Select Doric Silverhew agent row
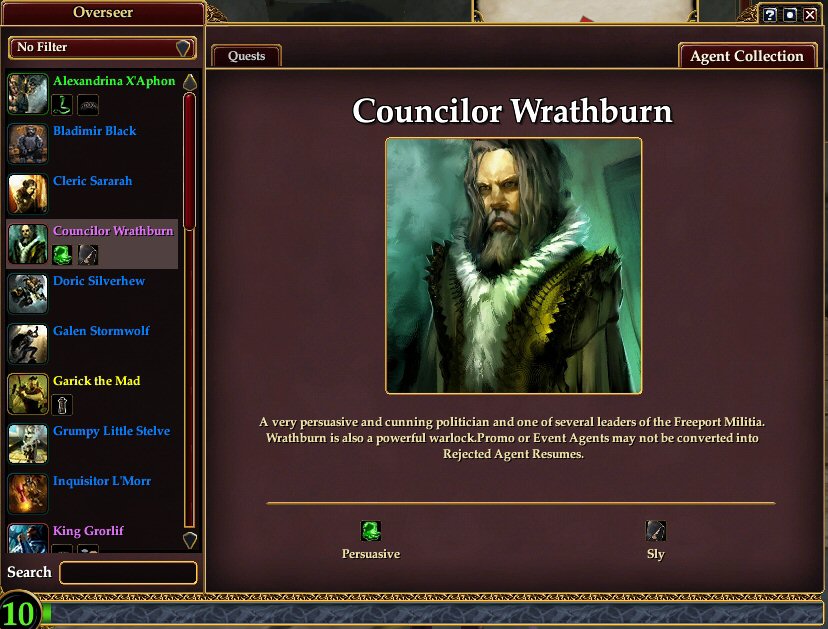The height and width of the screenshot is (629, 828). [98, 281]
